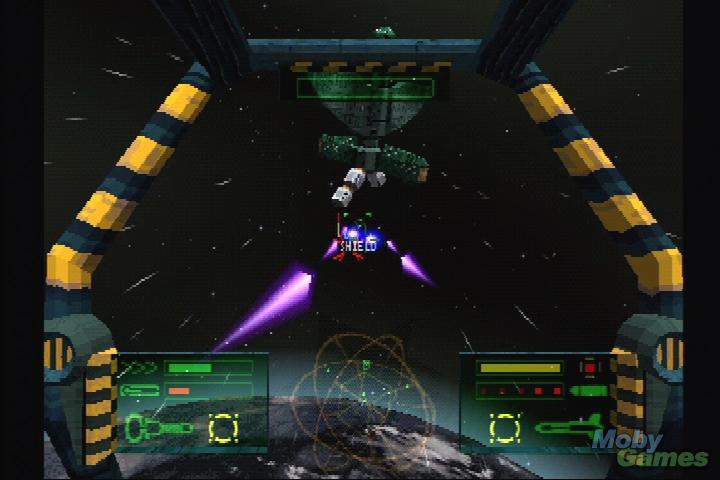Image resolution: width=720 pixels, height=480 pixels.
Task: Click the SHIELD target marker
Action: tap(357, 242)
